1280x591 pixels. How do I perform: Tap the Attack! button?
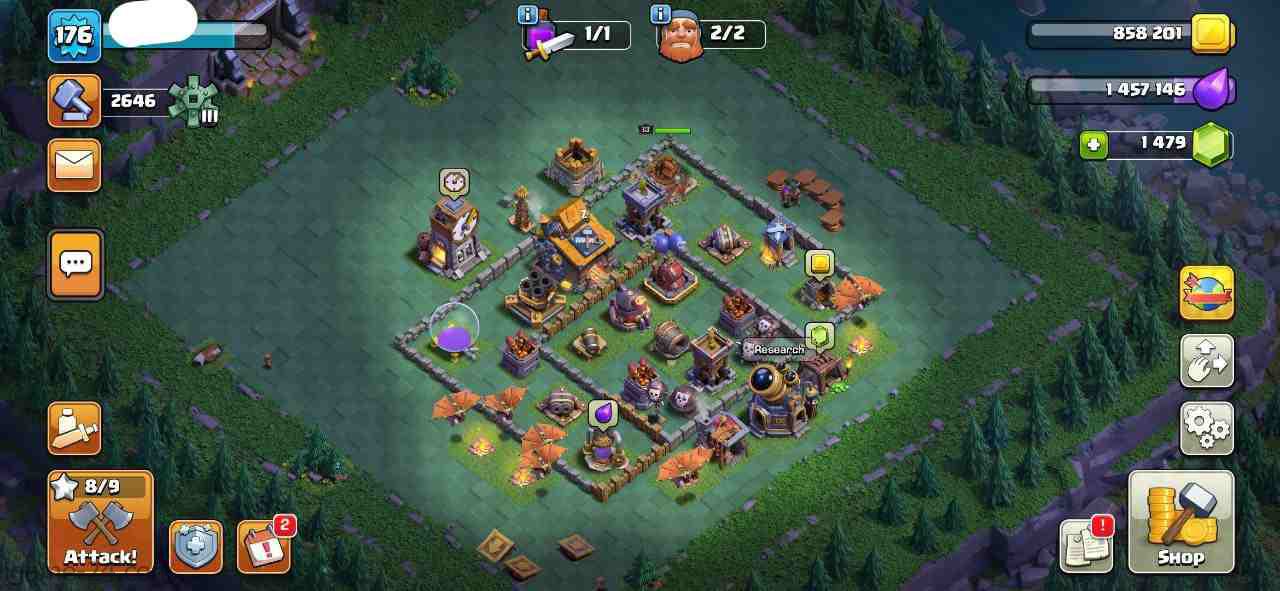100,522
